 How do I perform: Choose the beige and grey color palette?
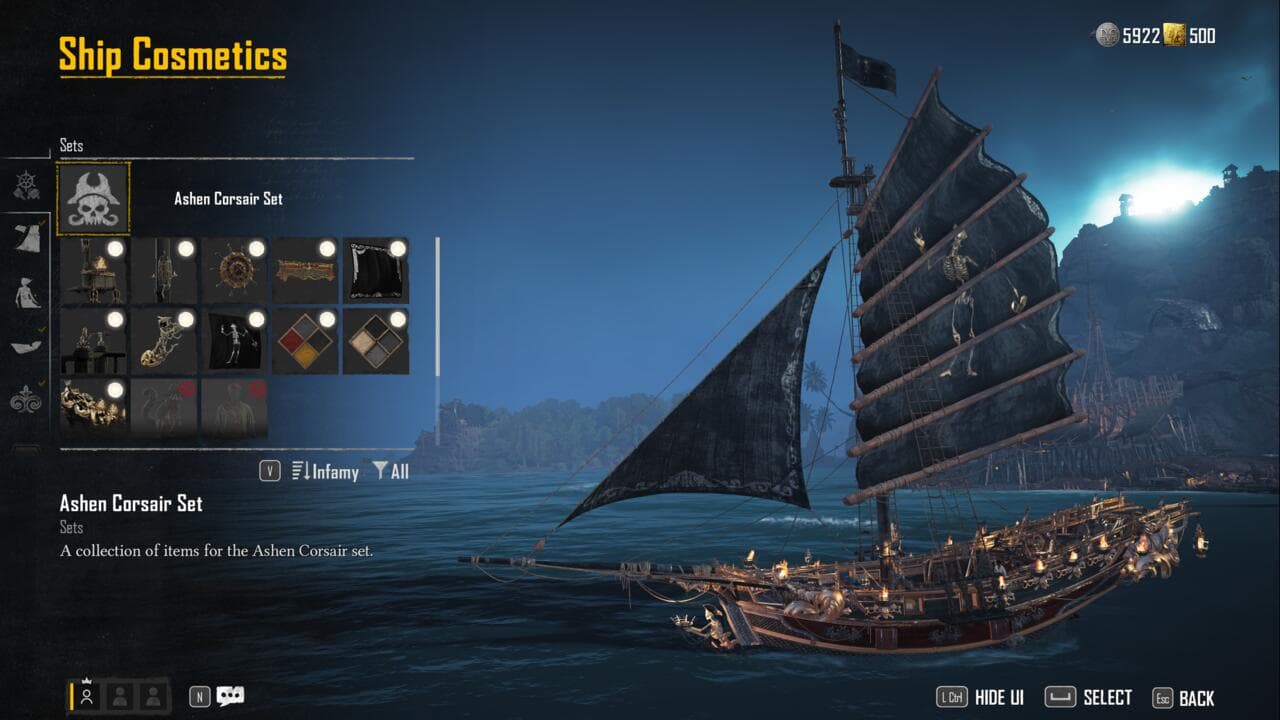[376, 341]
